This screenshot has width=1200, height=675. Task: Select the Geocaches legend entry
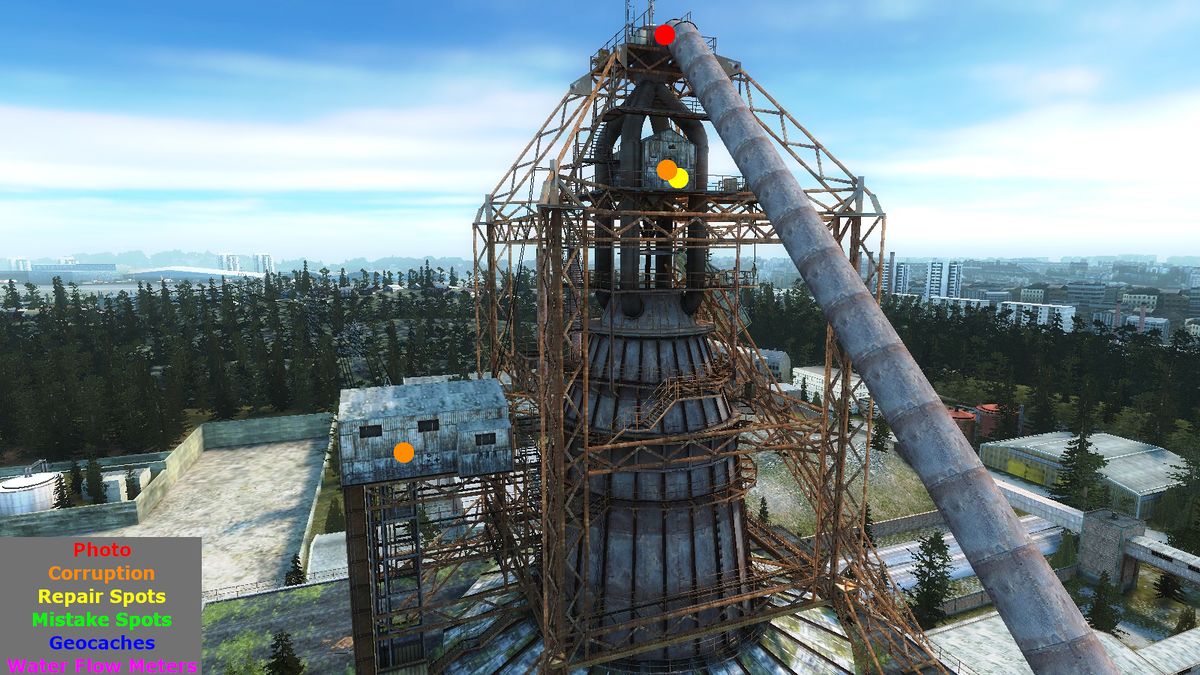(102, 643)
